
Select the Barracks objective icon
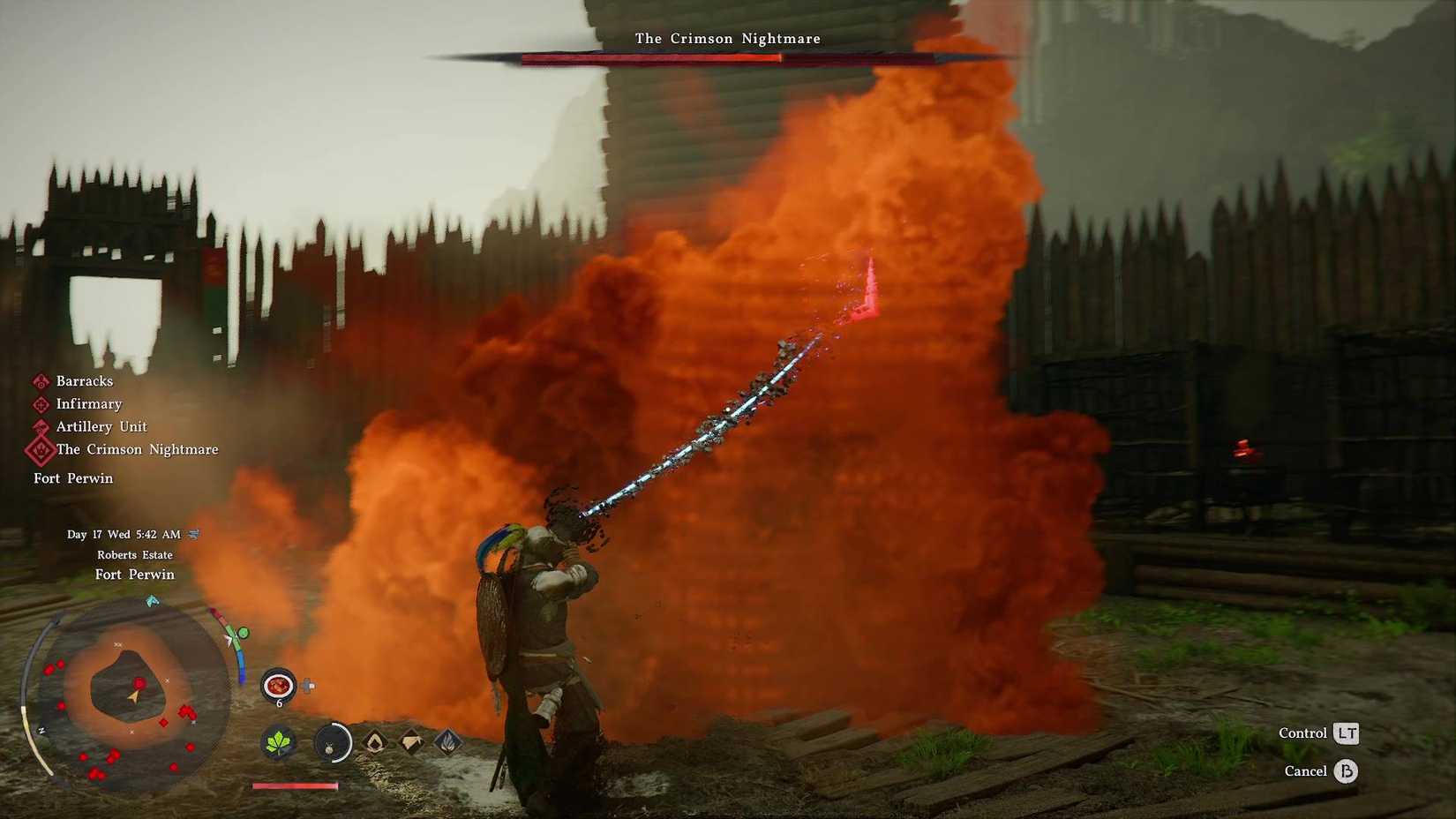40,380
